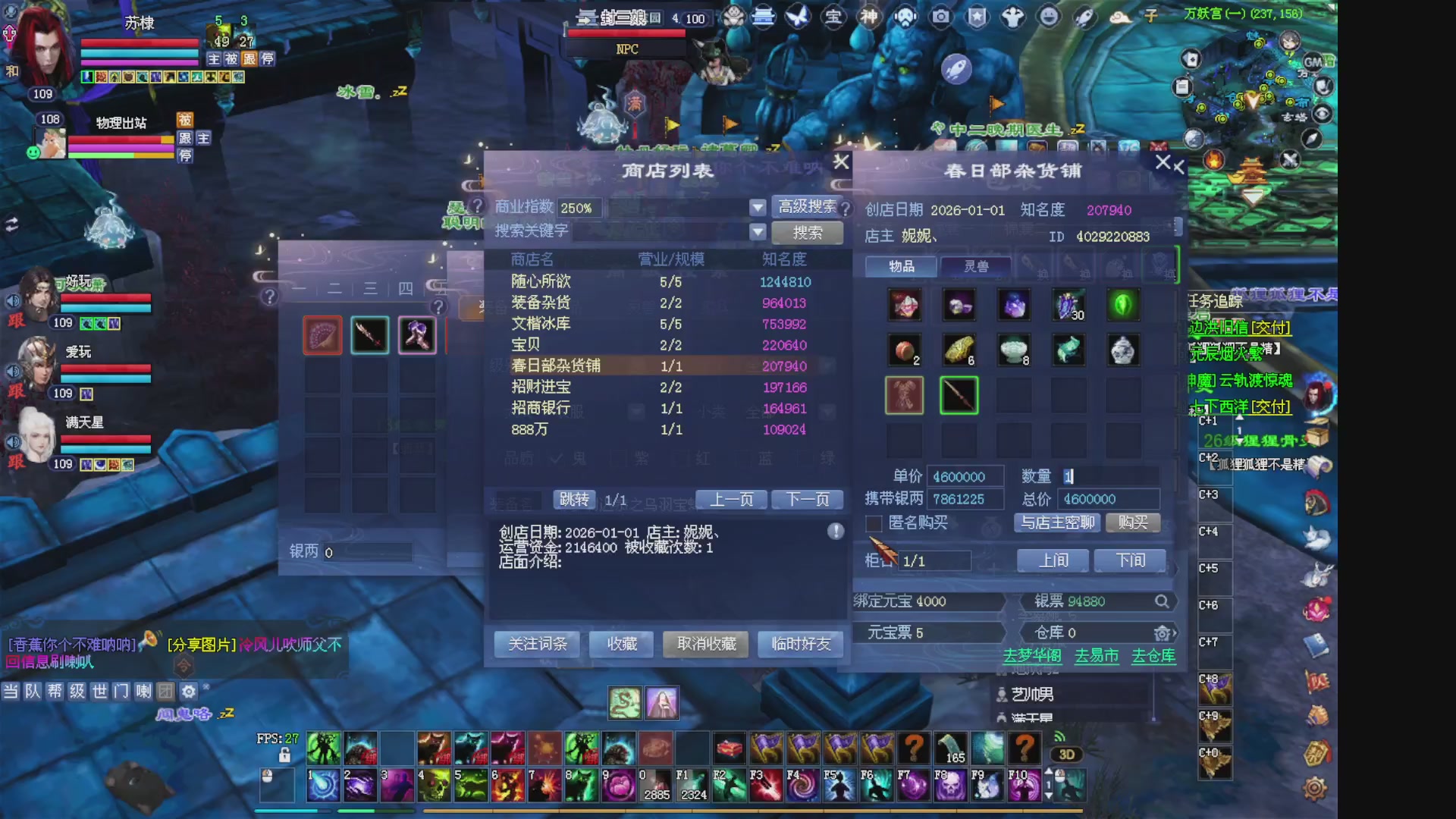Click the 数量 quantity input field

click(1109, 476)
